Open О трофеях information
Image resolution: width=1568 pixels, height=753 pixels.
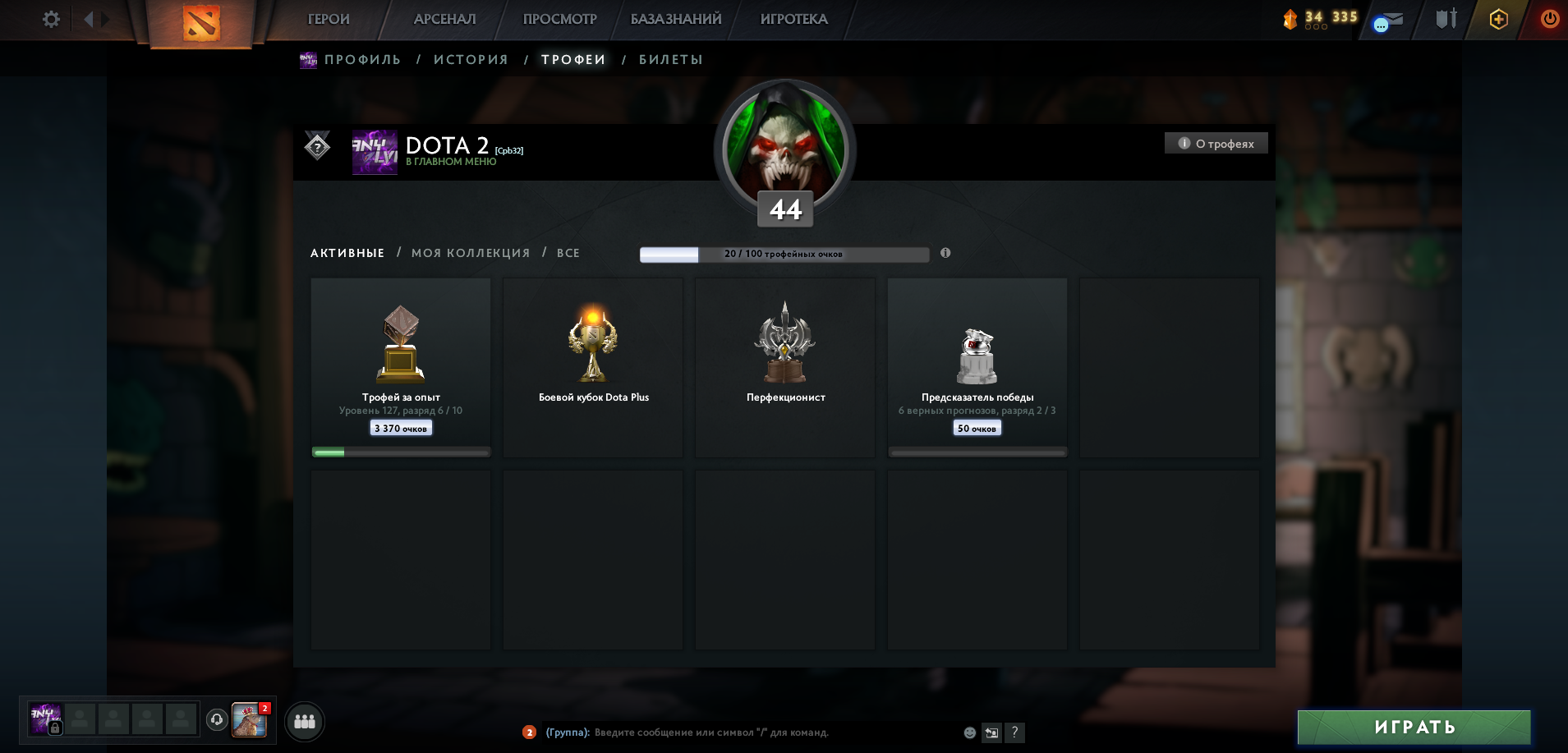tap(1217, 142)
